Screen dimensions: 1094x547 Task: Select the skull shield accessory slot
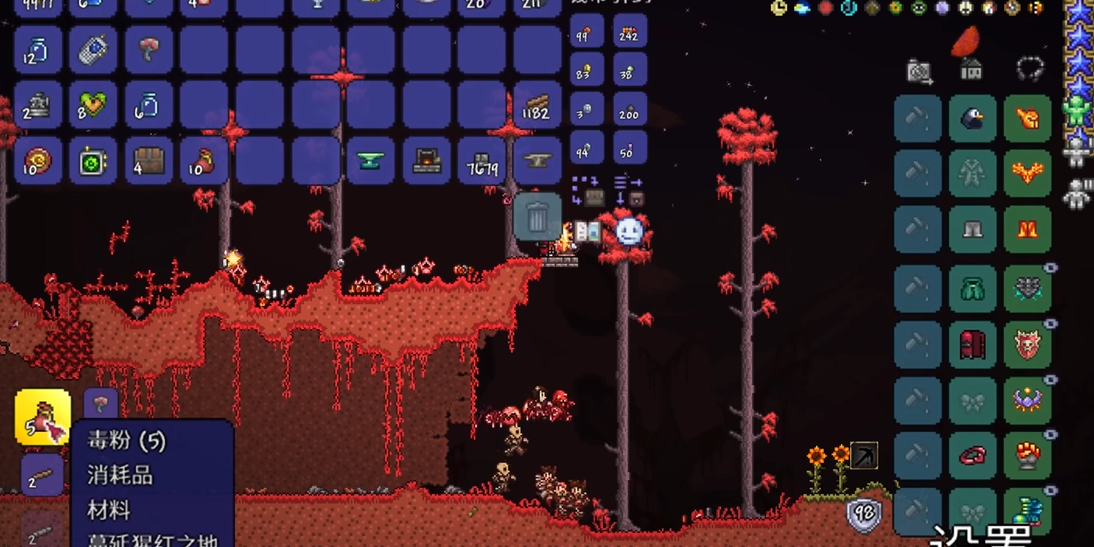coord(1027,345)
